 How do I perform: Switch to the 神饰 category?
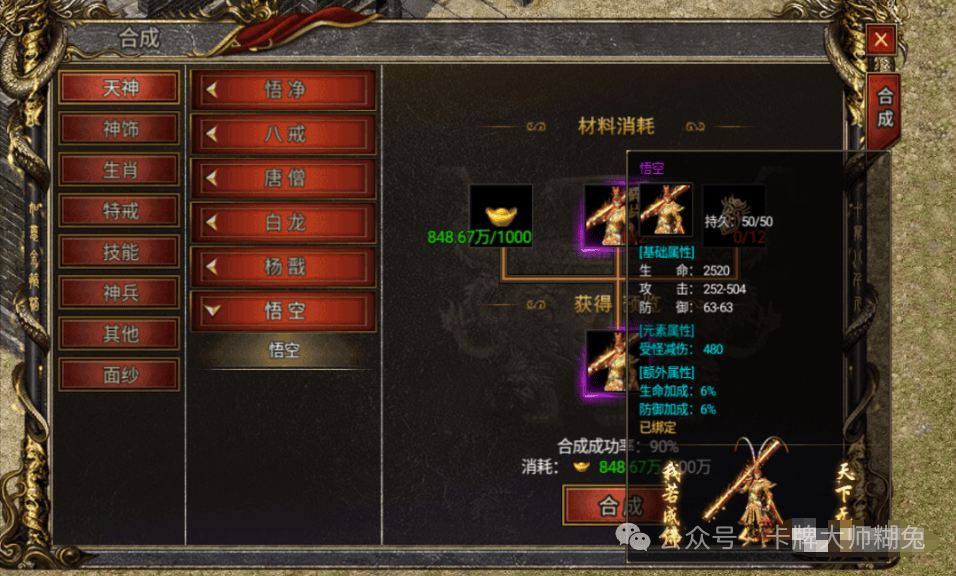(x=120, y=129)
